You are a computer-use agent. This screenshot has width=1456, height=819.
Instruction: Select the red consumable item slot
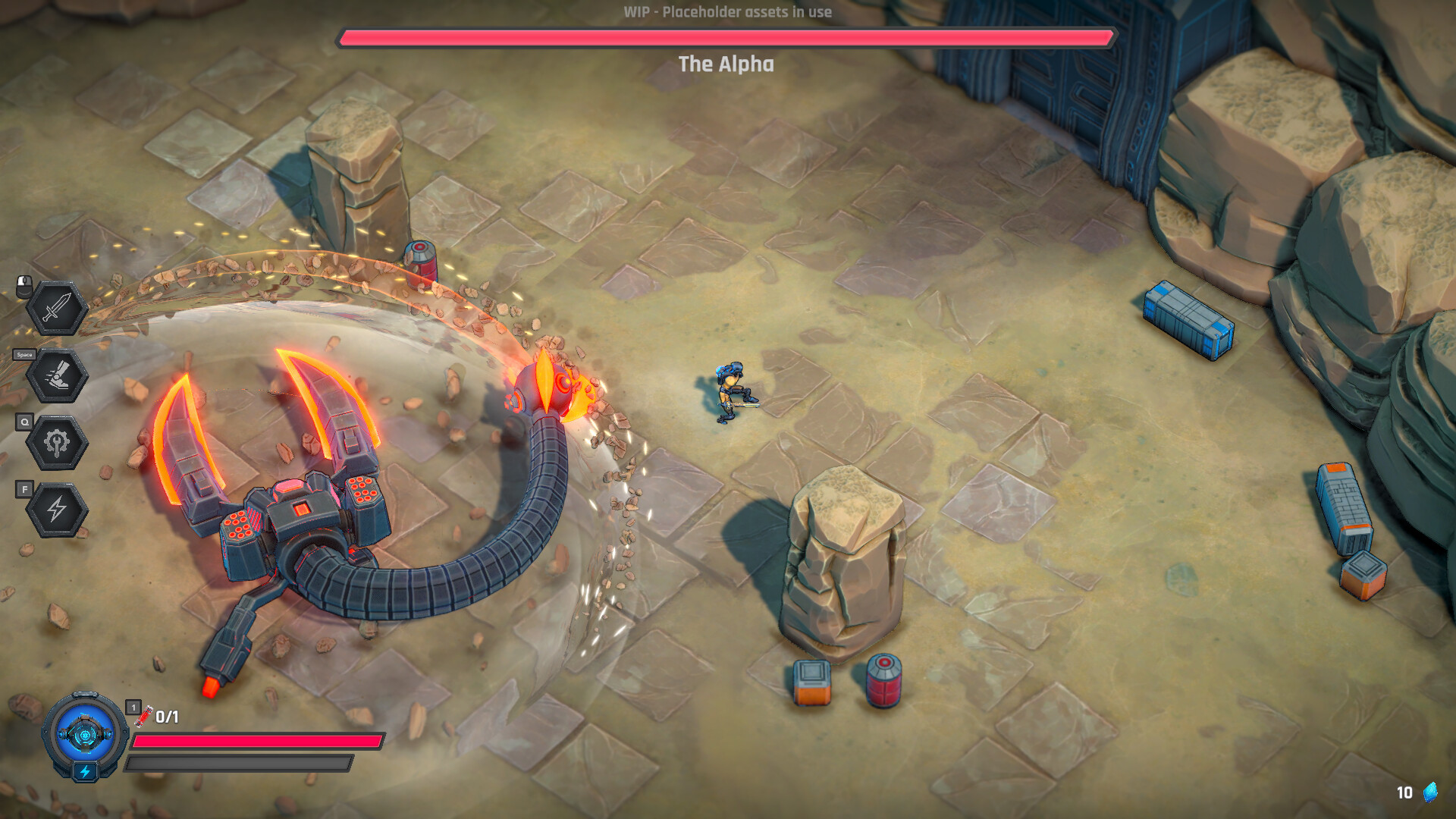pyautogui.click(x=143, y=715)
